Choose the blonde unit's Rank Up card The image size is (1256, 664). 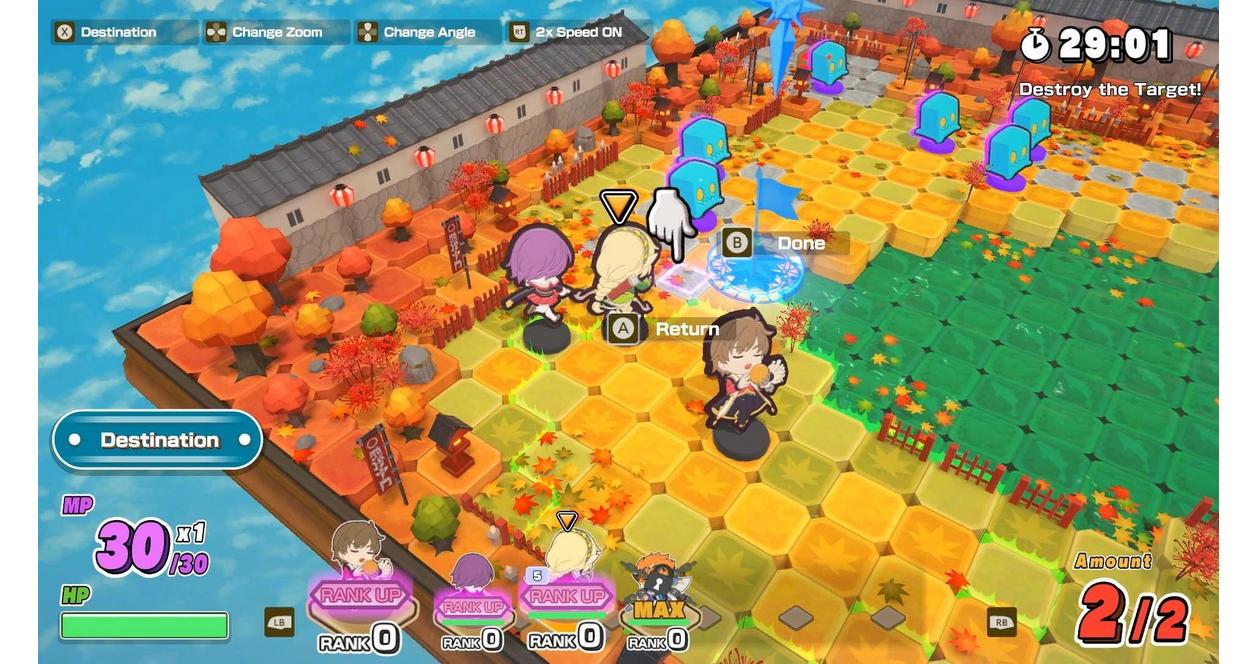coord(564,597)
